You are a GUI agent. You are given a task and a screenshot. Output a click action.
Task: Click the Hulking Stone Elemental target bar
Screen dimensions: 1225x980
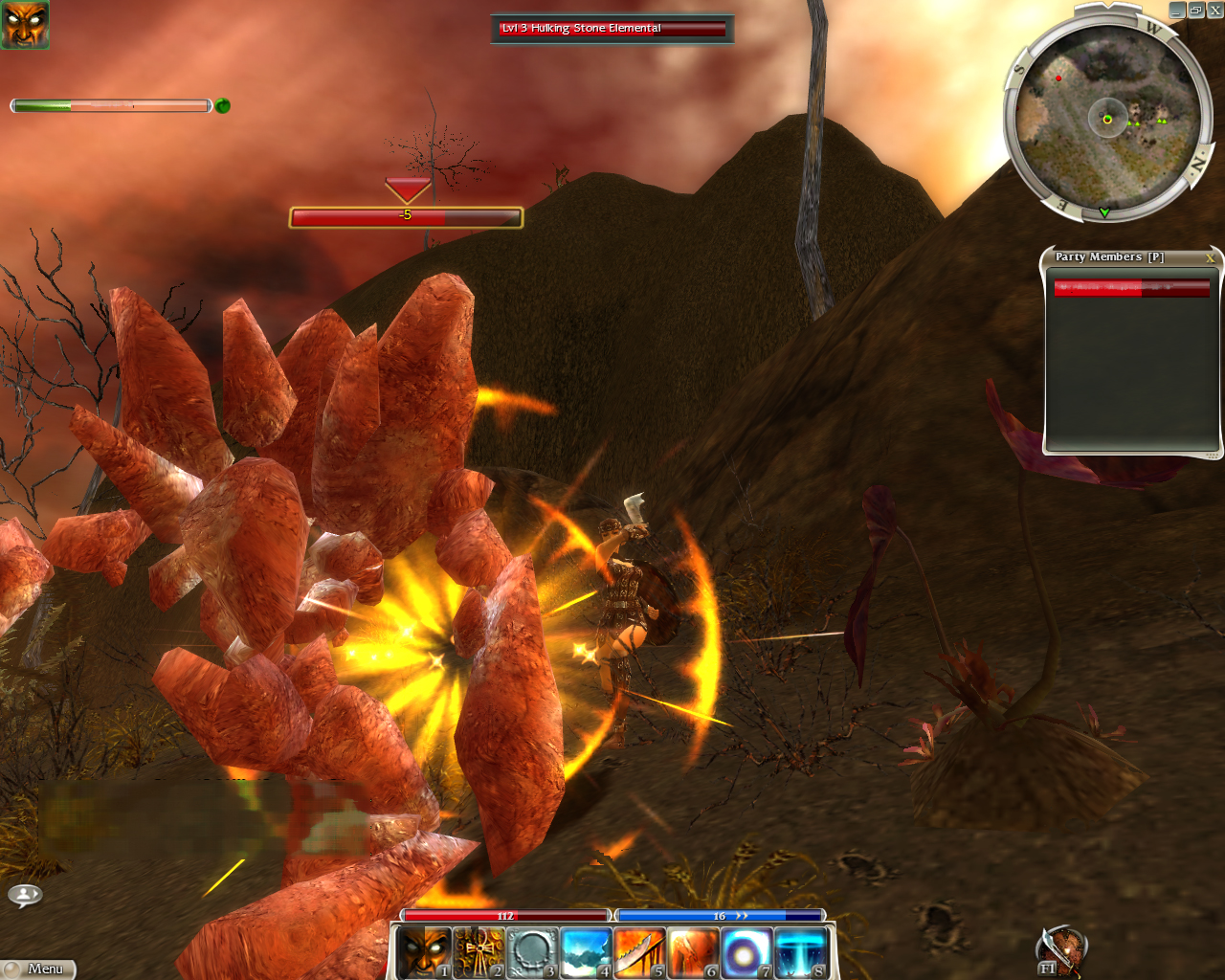612,29
